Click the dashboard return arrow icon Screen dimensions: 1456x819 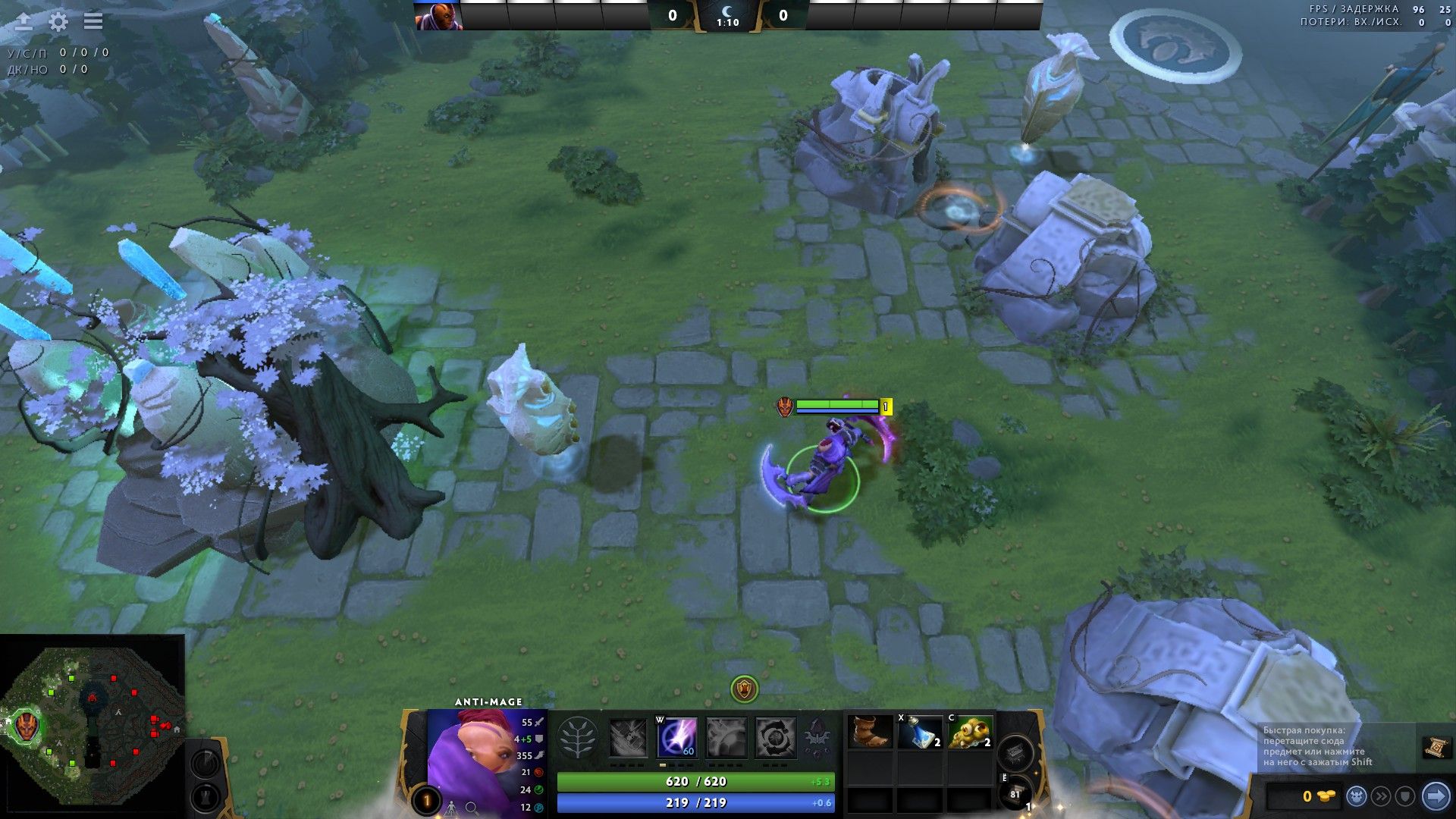click(x=24, y=21)
